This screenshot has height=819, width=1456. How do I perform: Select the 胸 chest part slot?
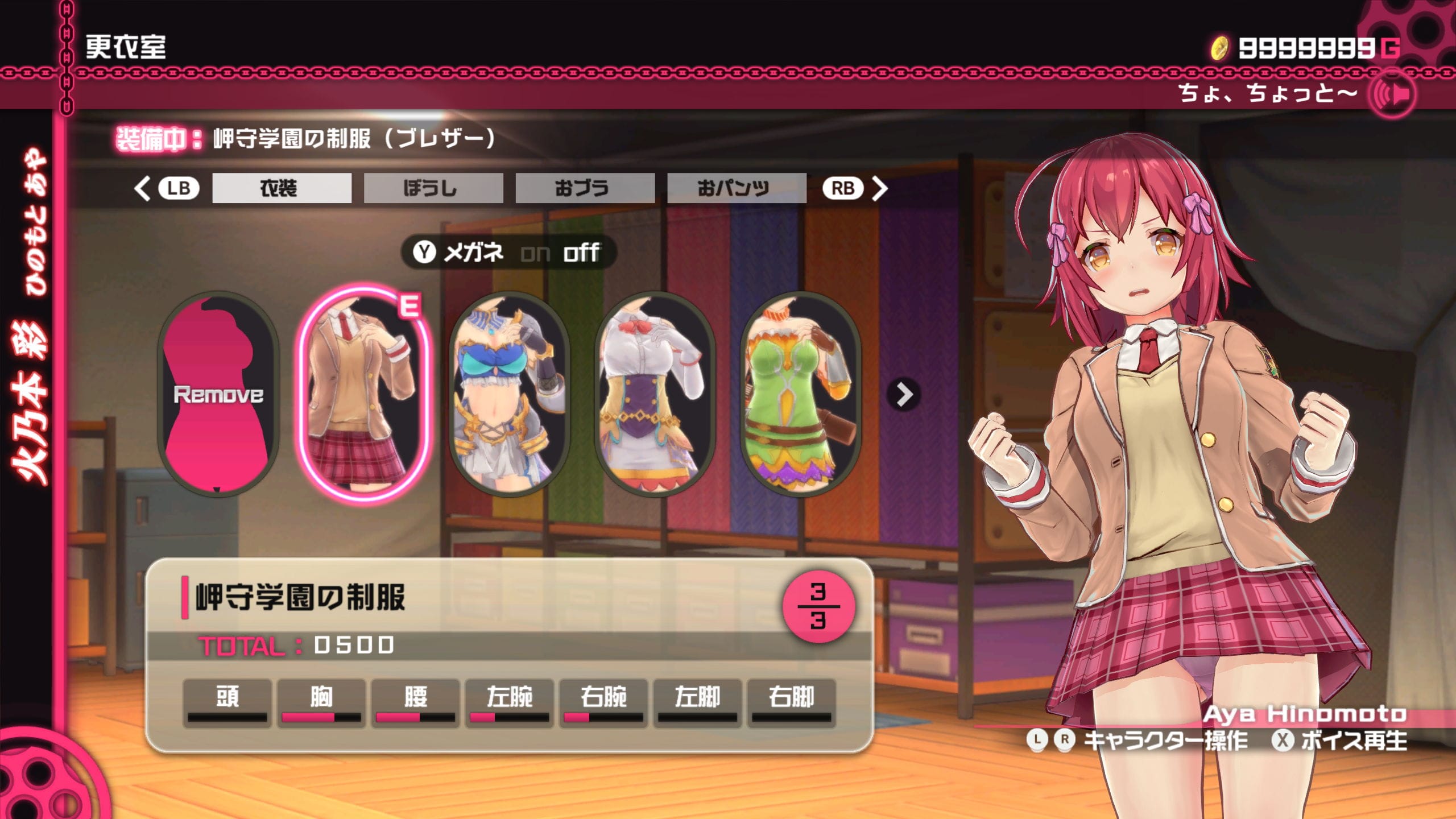[x=321, y=702]
